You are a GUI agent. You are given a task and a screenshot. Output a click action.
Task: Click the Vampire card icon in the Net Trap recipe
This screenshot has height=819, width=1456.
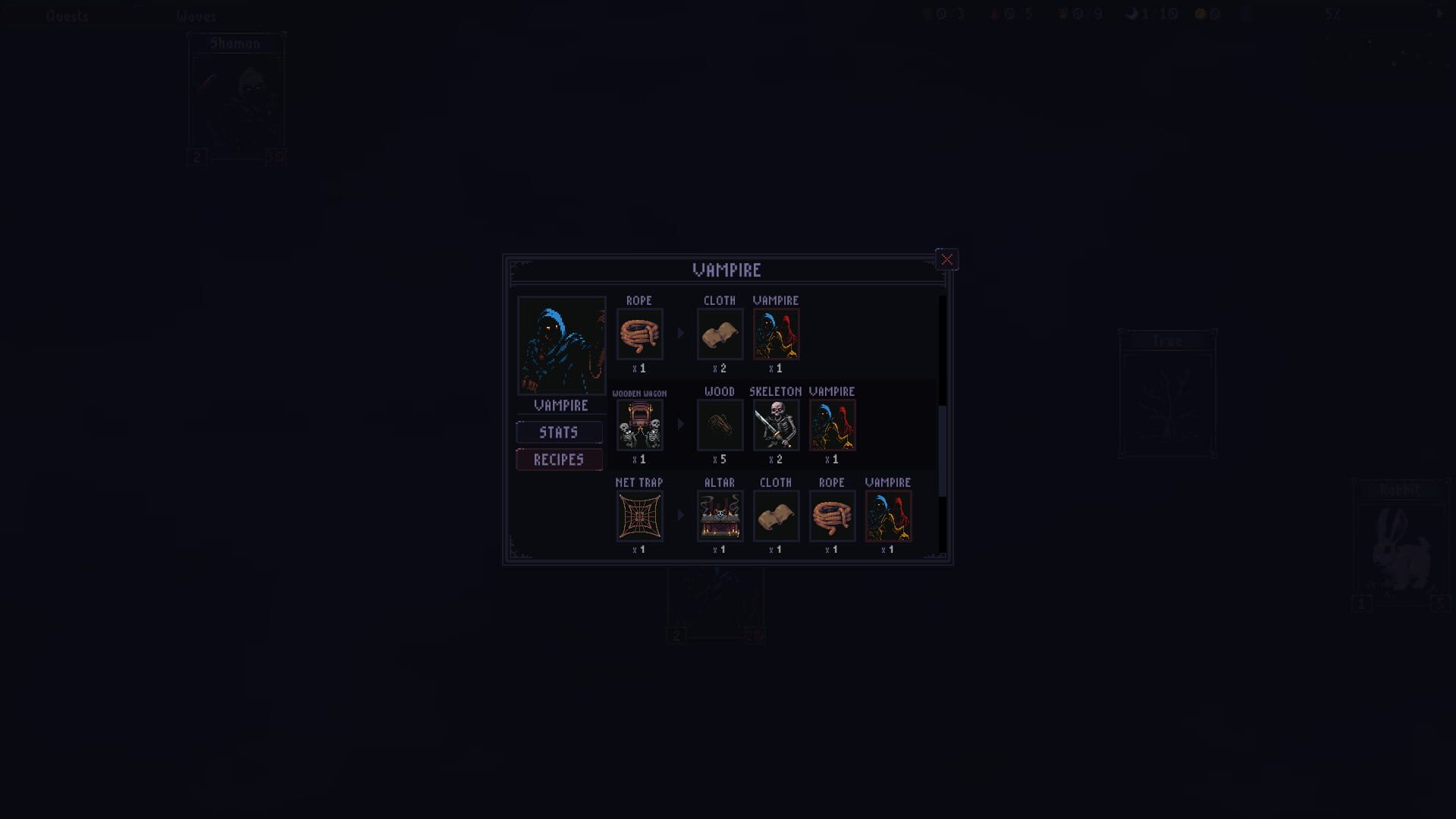[x=888, y=516]
